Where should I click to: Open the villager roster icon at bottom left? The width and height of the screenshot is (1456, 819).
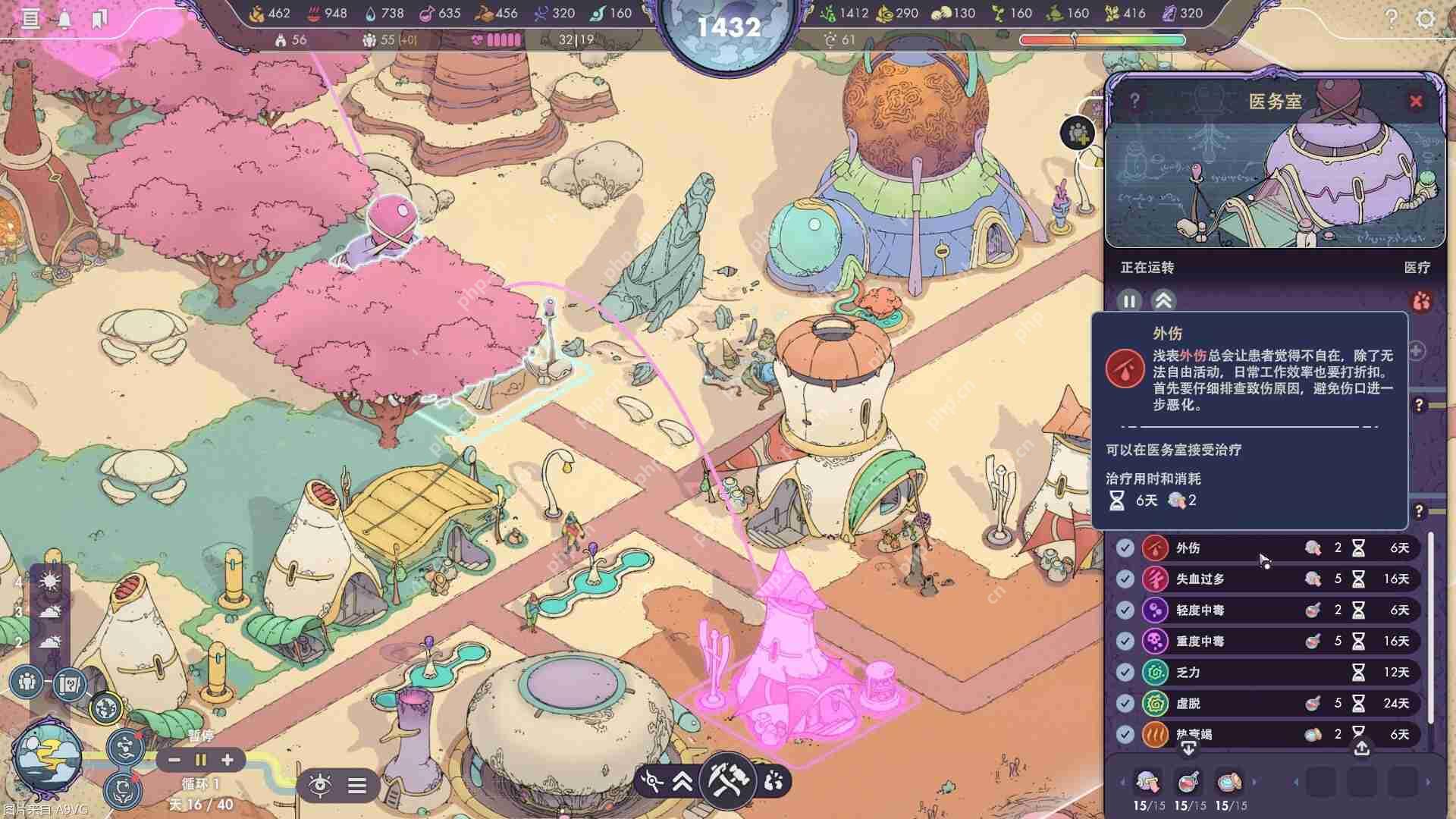tap(26, 682)
